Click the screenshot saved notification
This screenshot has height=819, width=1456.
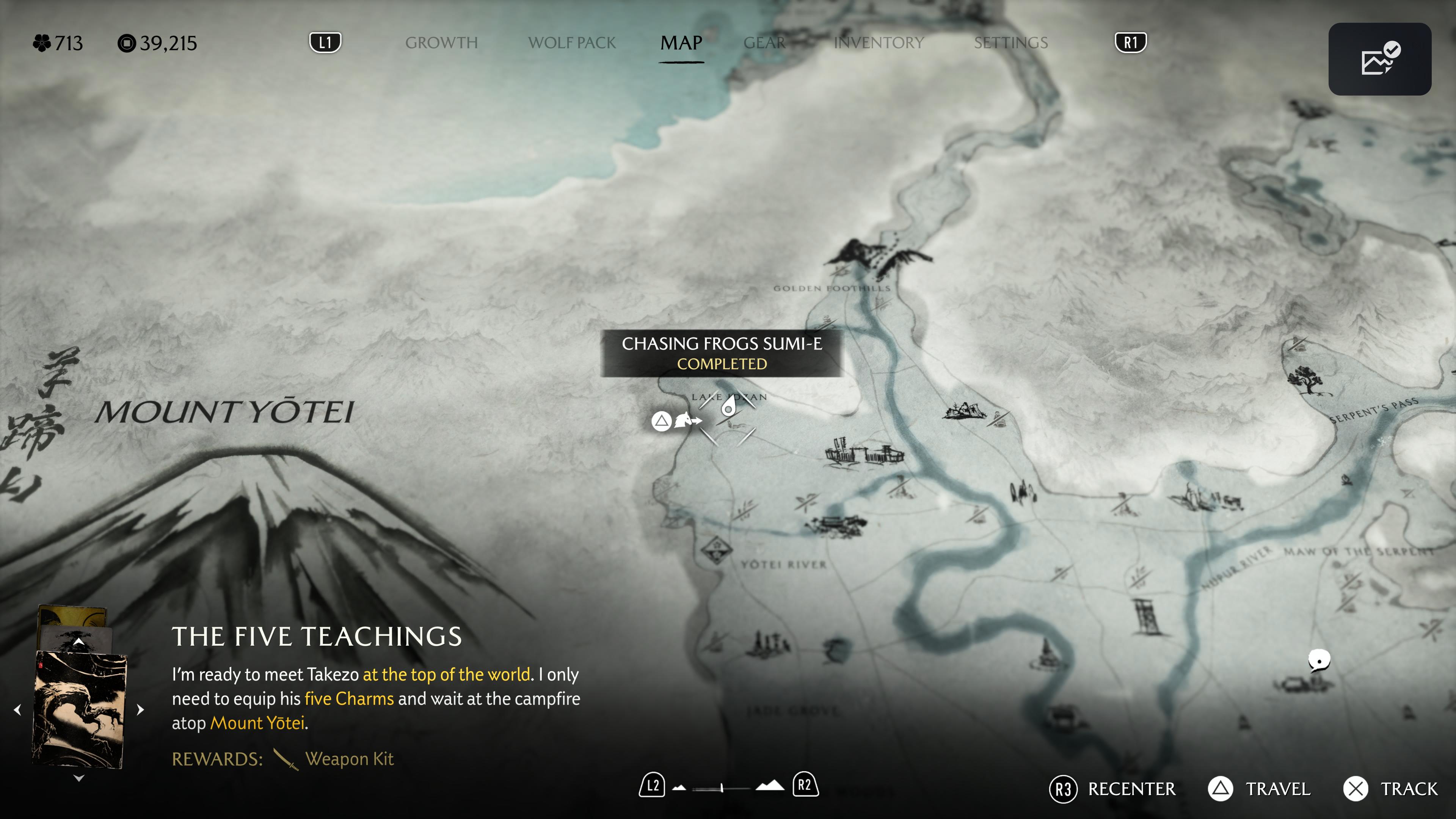coord(1379,59)
